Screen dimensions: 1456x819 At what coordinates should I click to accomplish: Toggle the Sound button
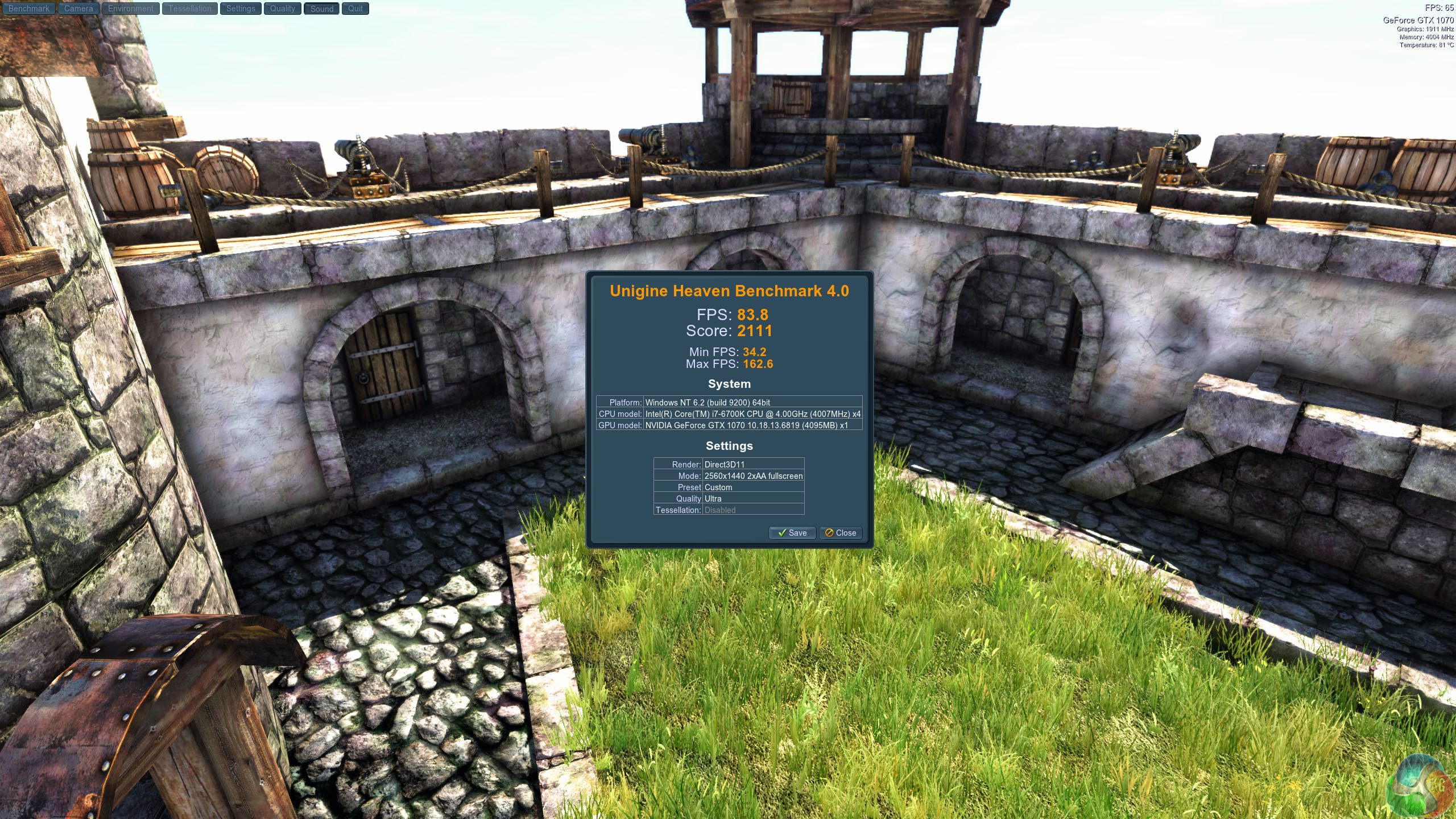click(x=322, y=9)
